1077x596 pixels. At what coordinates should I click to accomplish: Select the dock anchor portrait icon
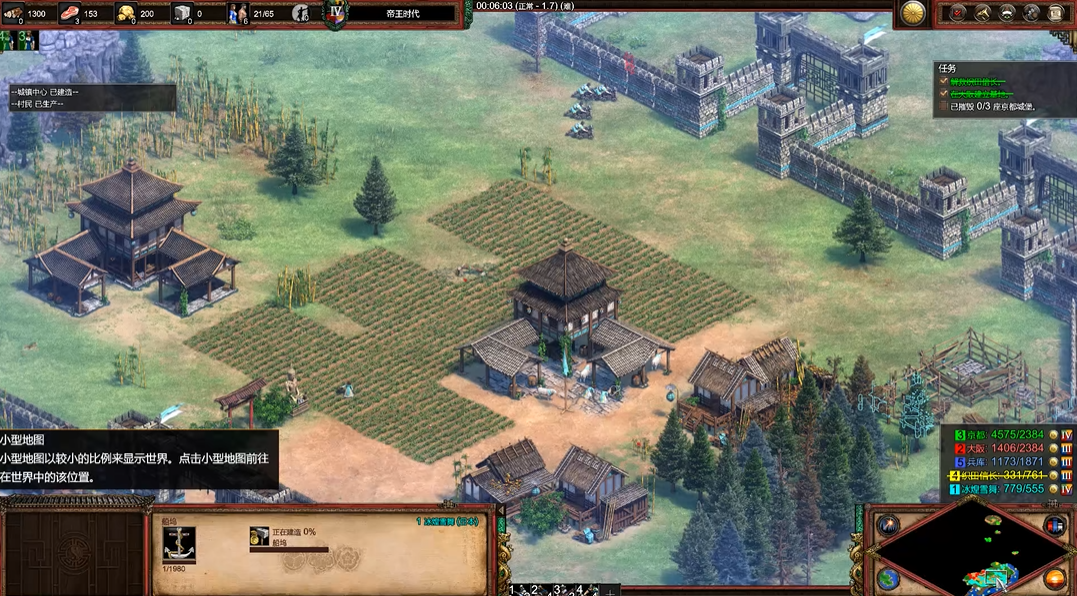click(178, 545)
